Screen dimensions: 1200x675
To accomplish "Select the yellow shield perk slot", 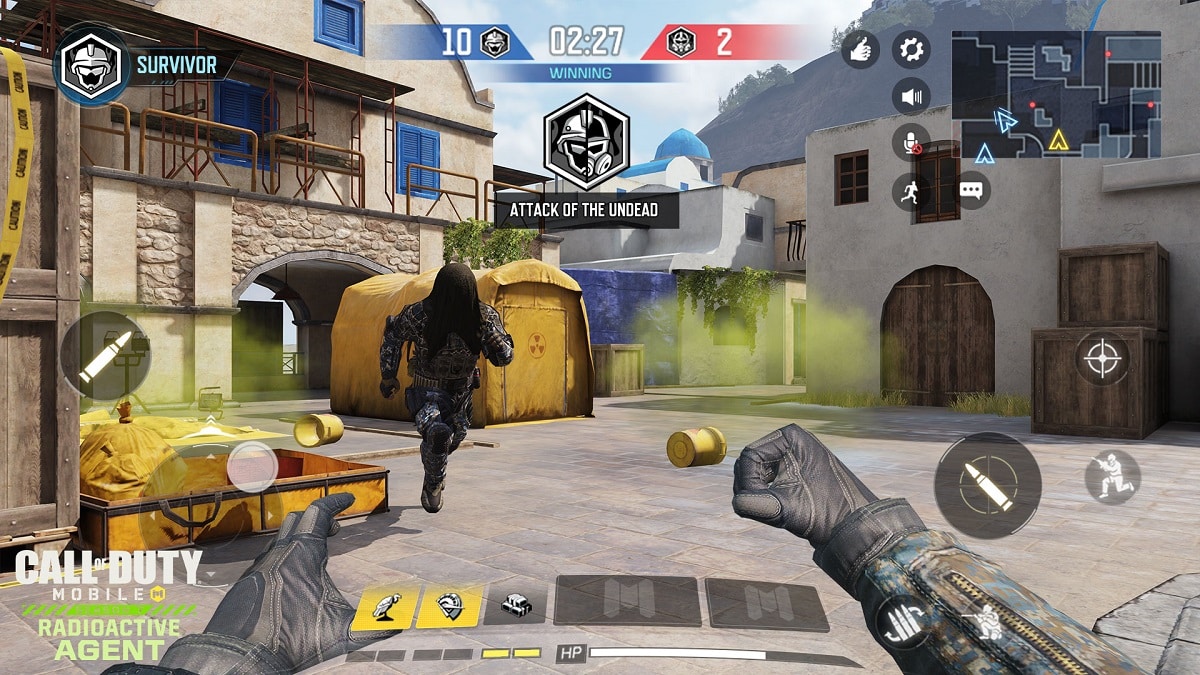I will coord(448,604).
